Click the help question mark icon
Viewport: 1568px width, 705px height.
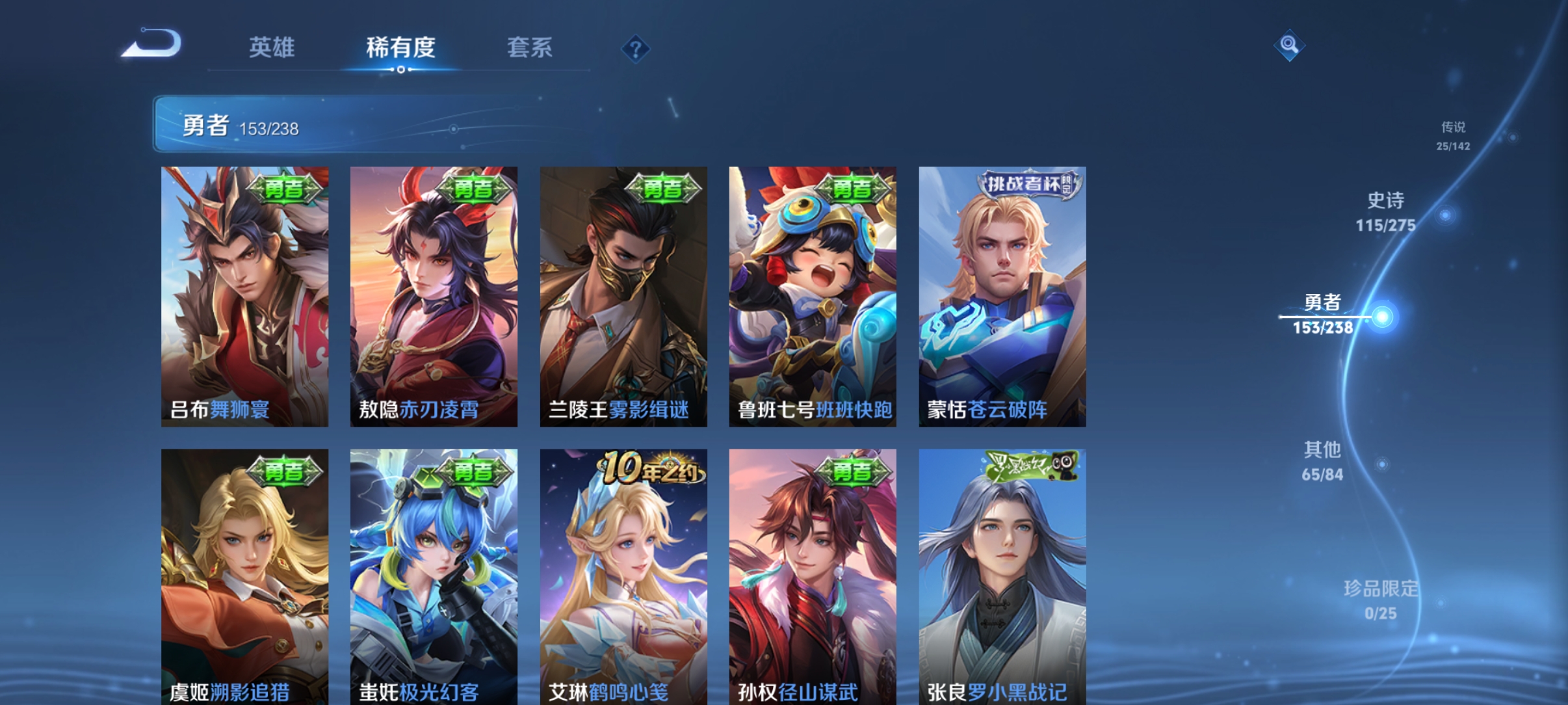[636, 49]
